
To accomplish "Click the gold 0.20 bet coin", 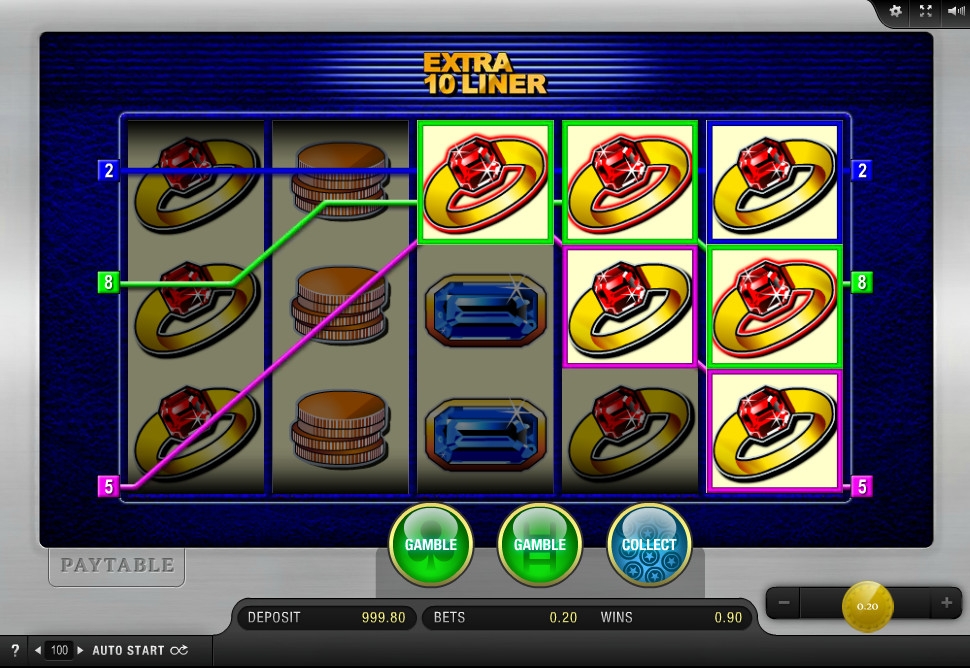I will [867, 605].
